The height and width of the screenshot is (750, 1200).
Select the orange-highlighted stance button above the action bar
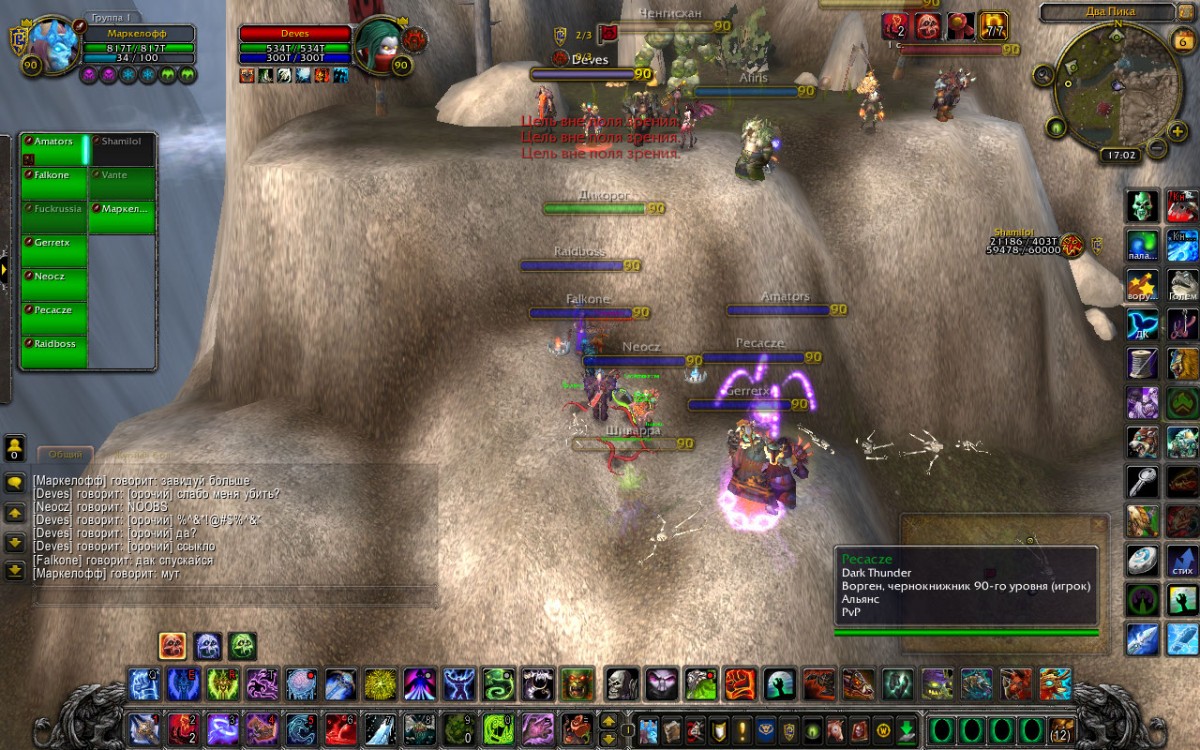coord(172,645)
